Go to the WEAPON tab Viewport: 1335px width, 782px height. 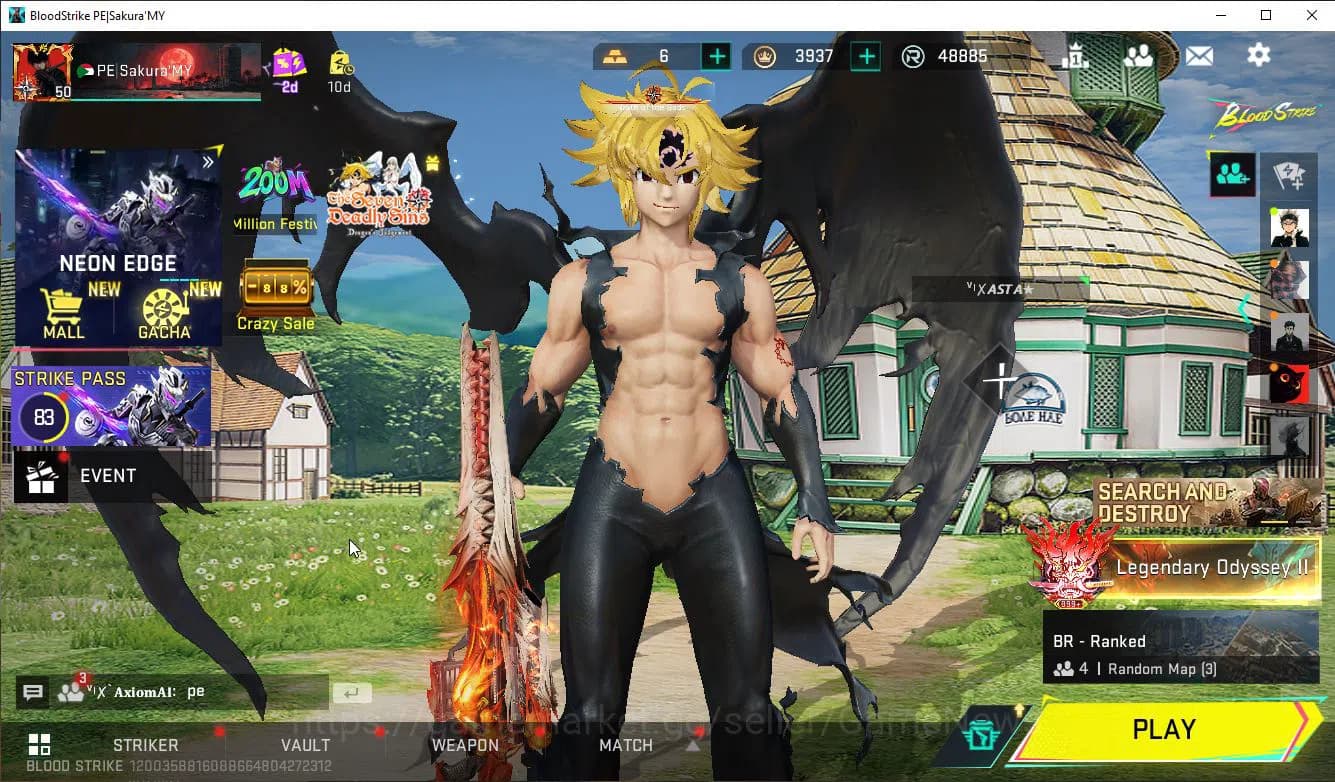point(465,745)
